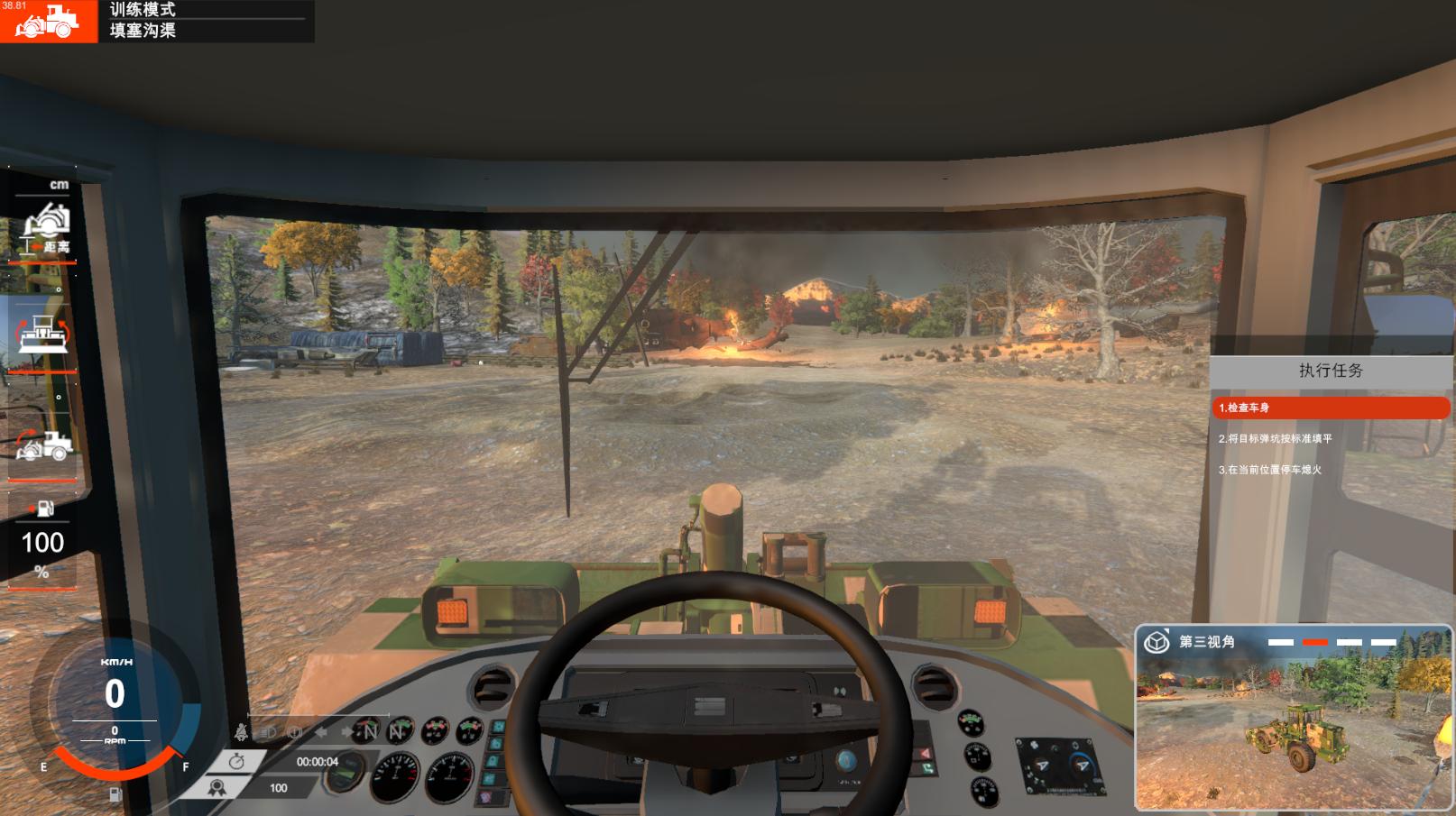1456x816 pixels.
Task: Choose task 2 将目标弹坑按标准填平
Action: click(x=1275, y=439)
